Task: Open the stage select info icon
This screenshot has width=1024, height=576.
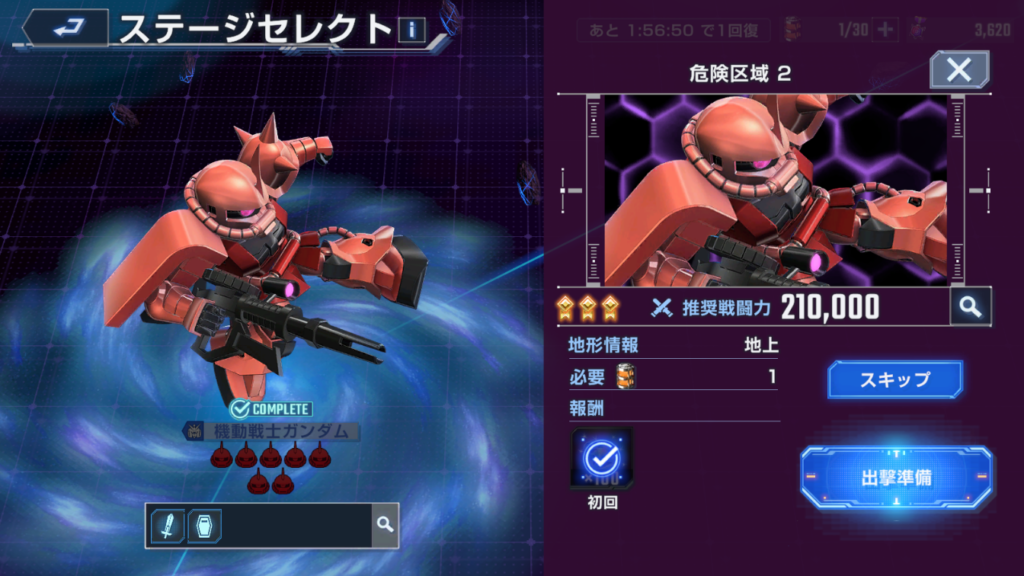Action: pos(412,30)
